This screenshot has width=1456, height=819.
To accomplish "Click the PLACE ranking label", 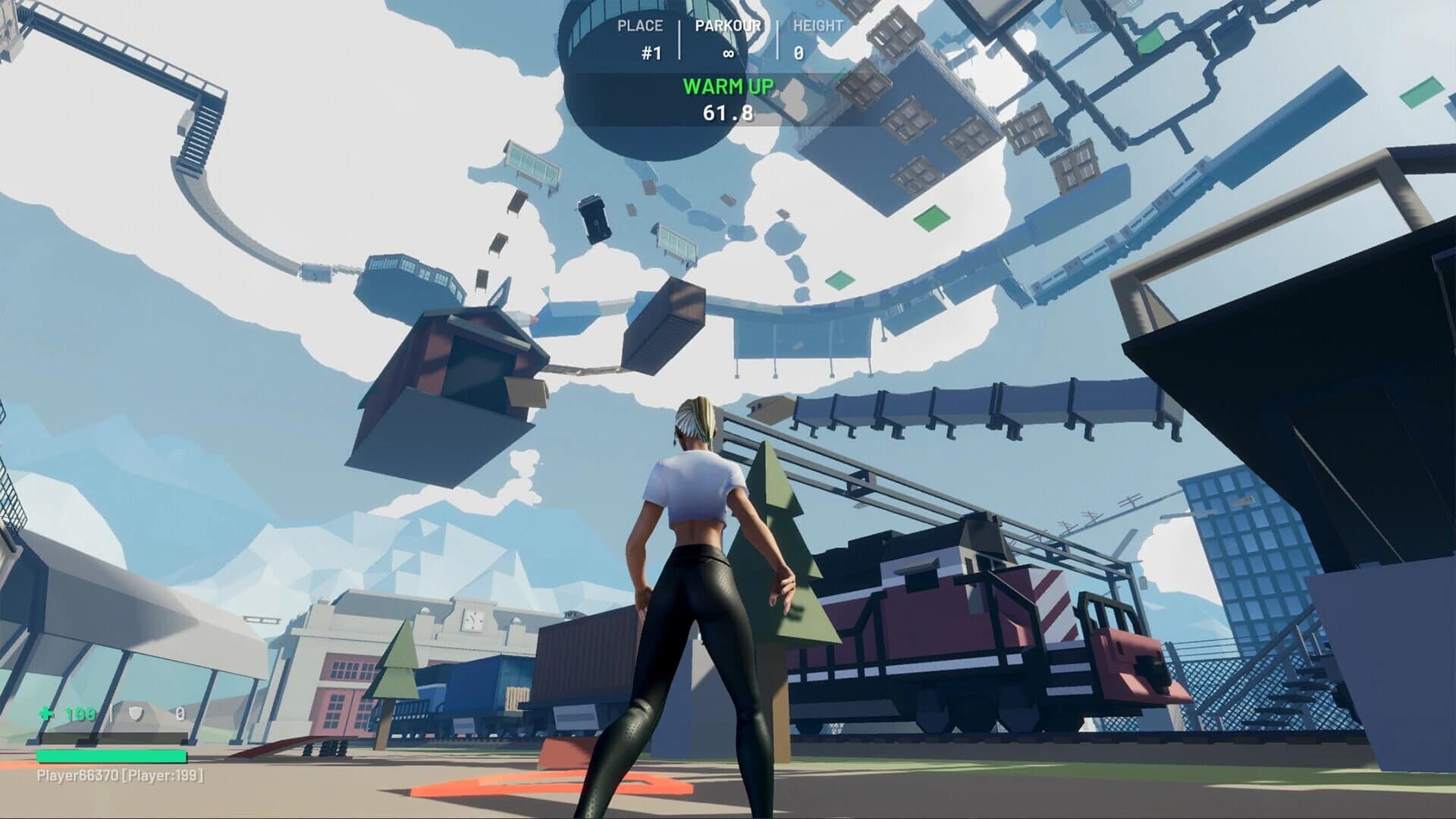I will point(642,25).
